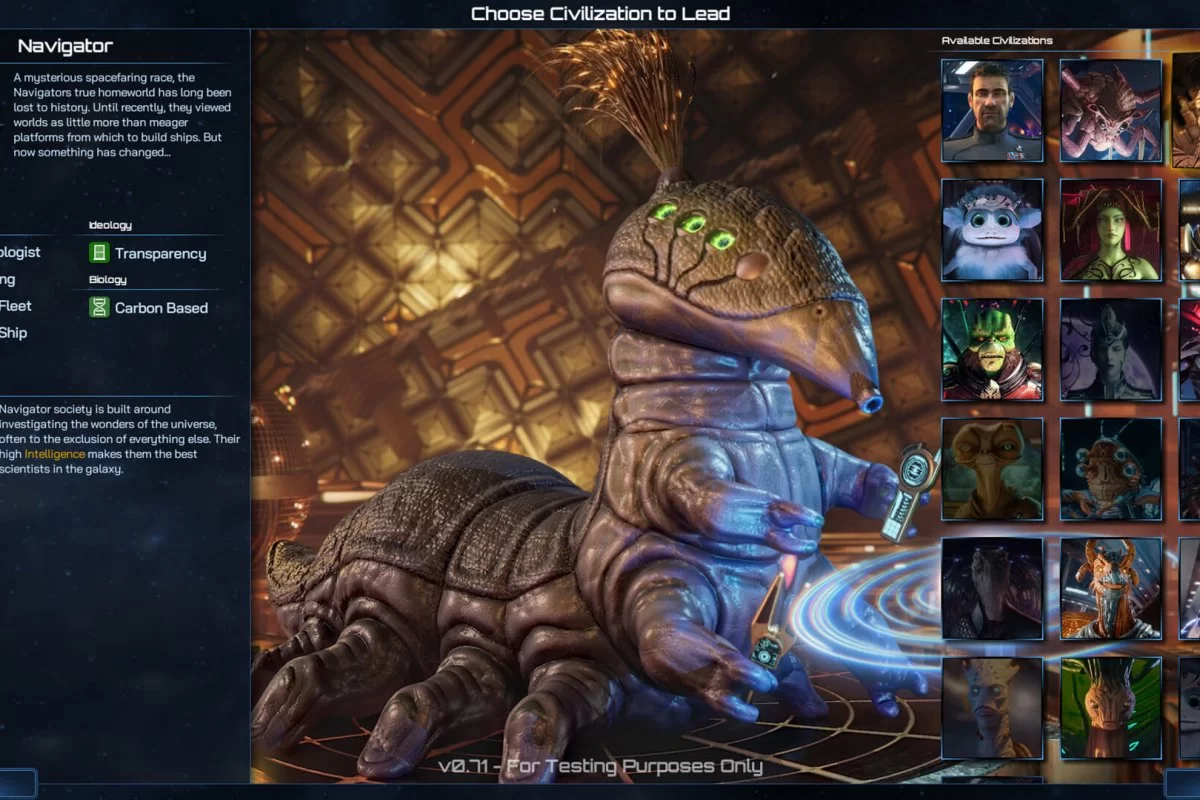Select the human male commander portrait
Screen dimensions: 1200x800
tap(992, 110)
